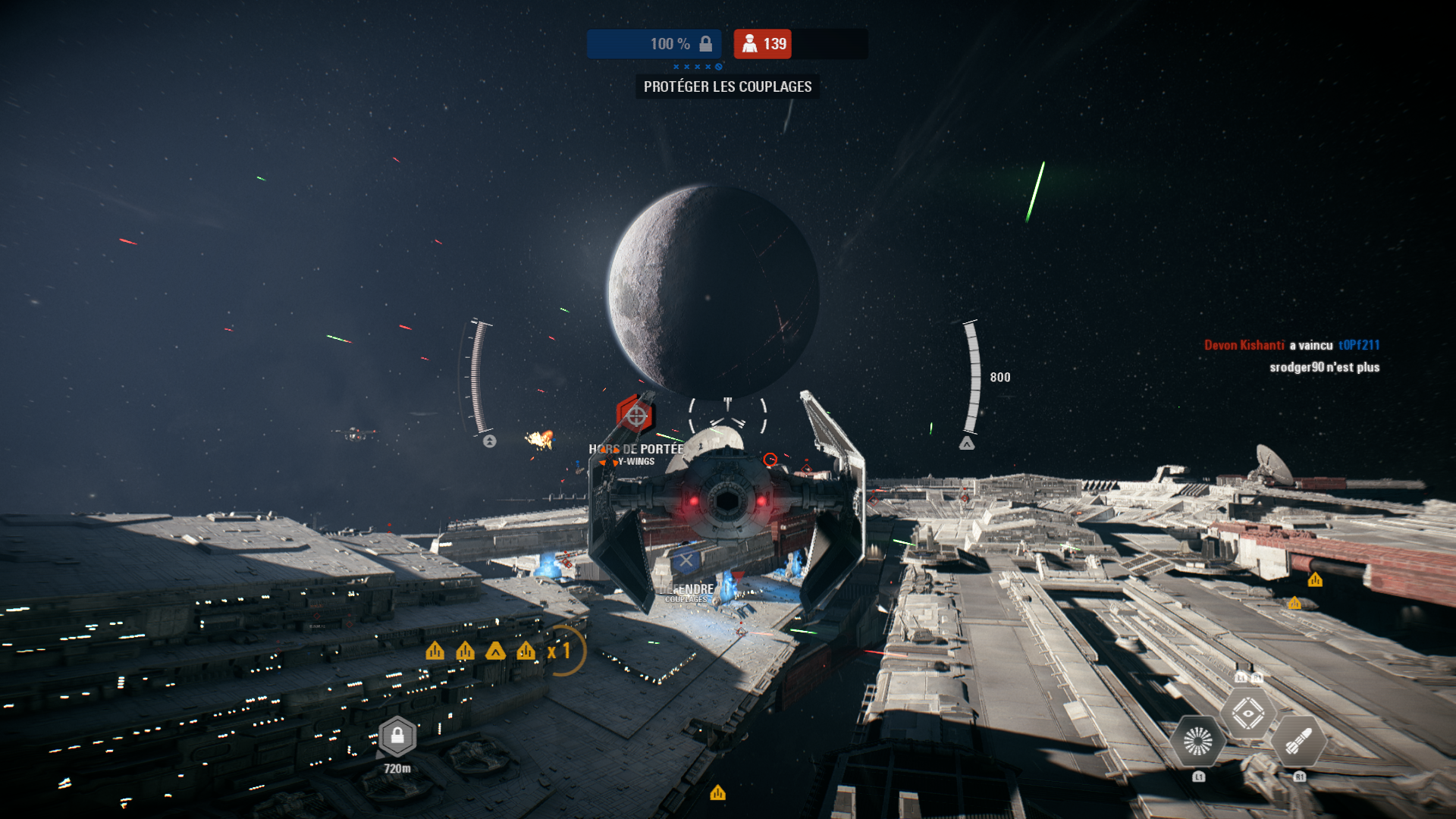Activate the afterburner radial ability icon
This screenshot has height=819, width=1456.
1198,741
